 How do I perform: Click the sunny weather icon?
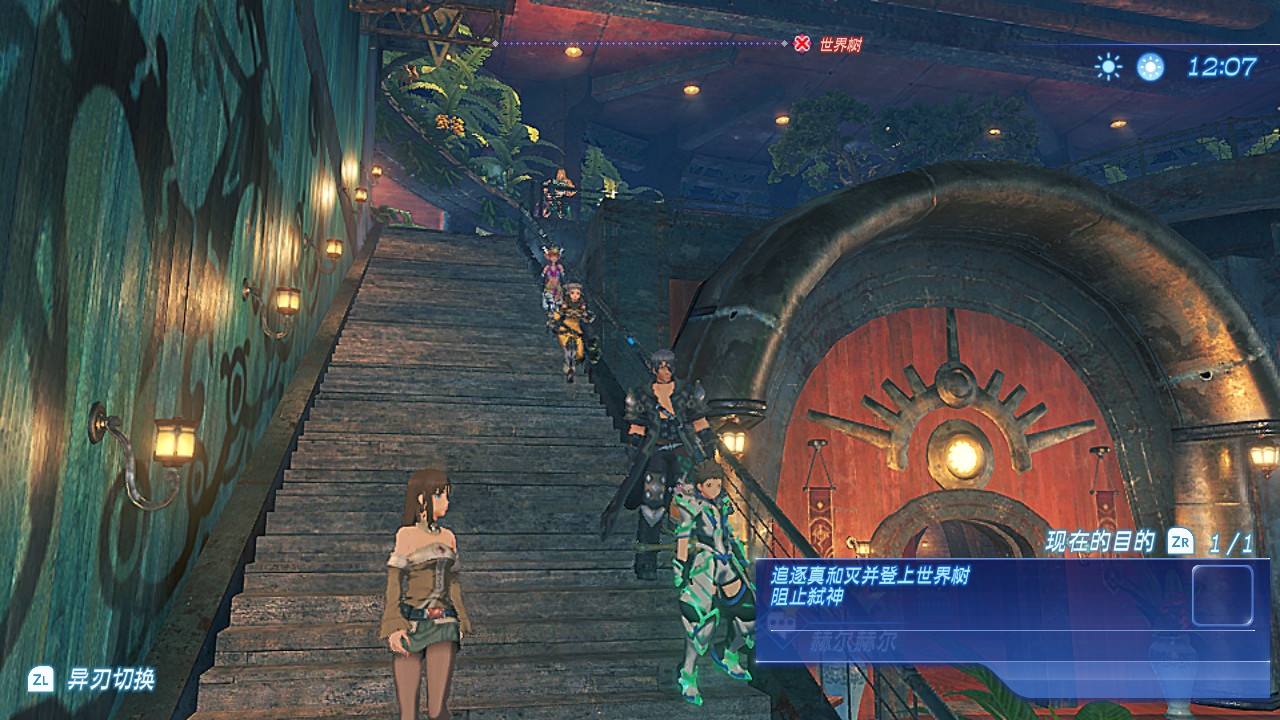(x=1108, y=67)
